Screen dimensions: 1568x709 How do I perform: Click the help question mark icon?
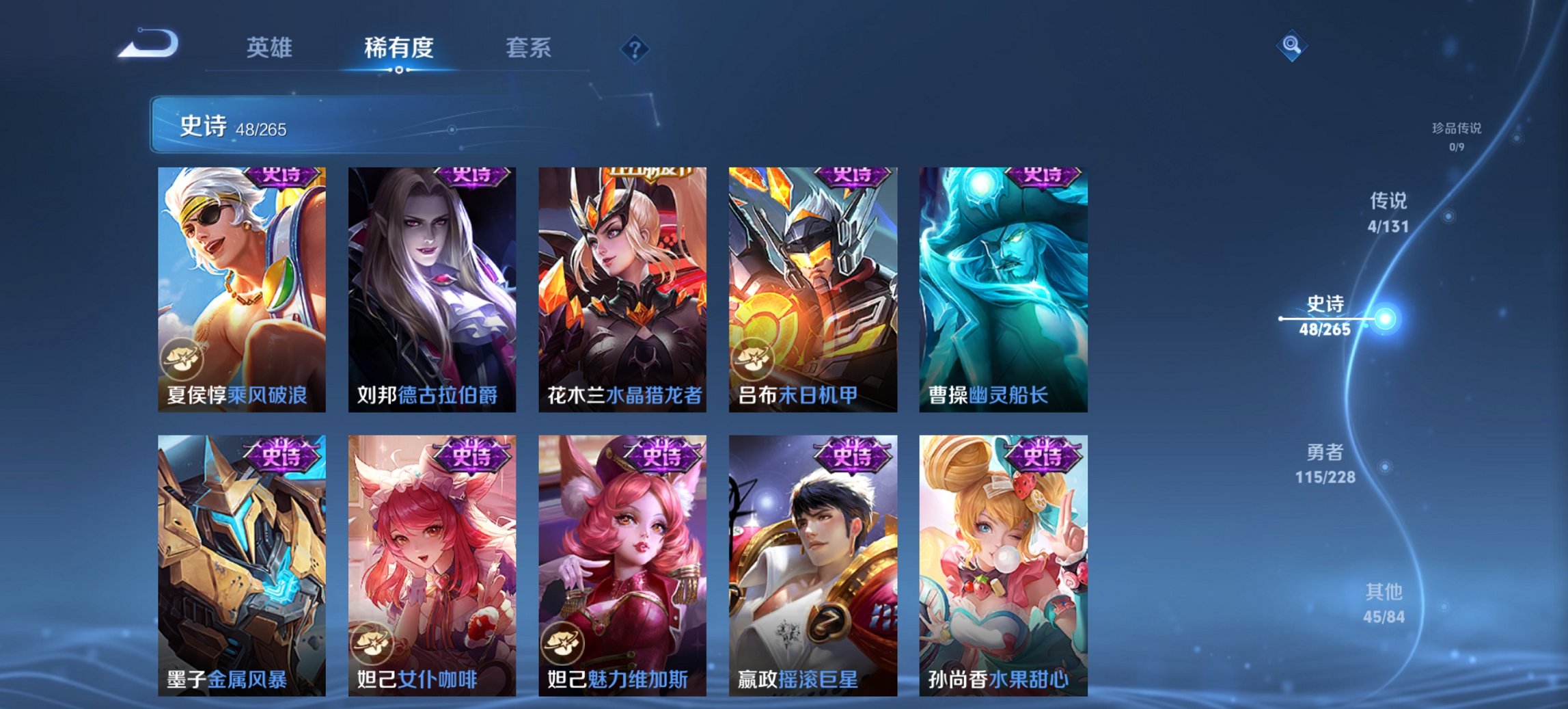pyautogui.click(x=635, y=49)
